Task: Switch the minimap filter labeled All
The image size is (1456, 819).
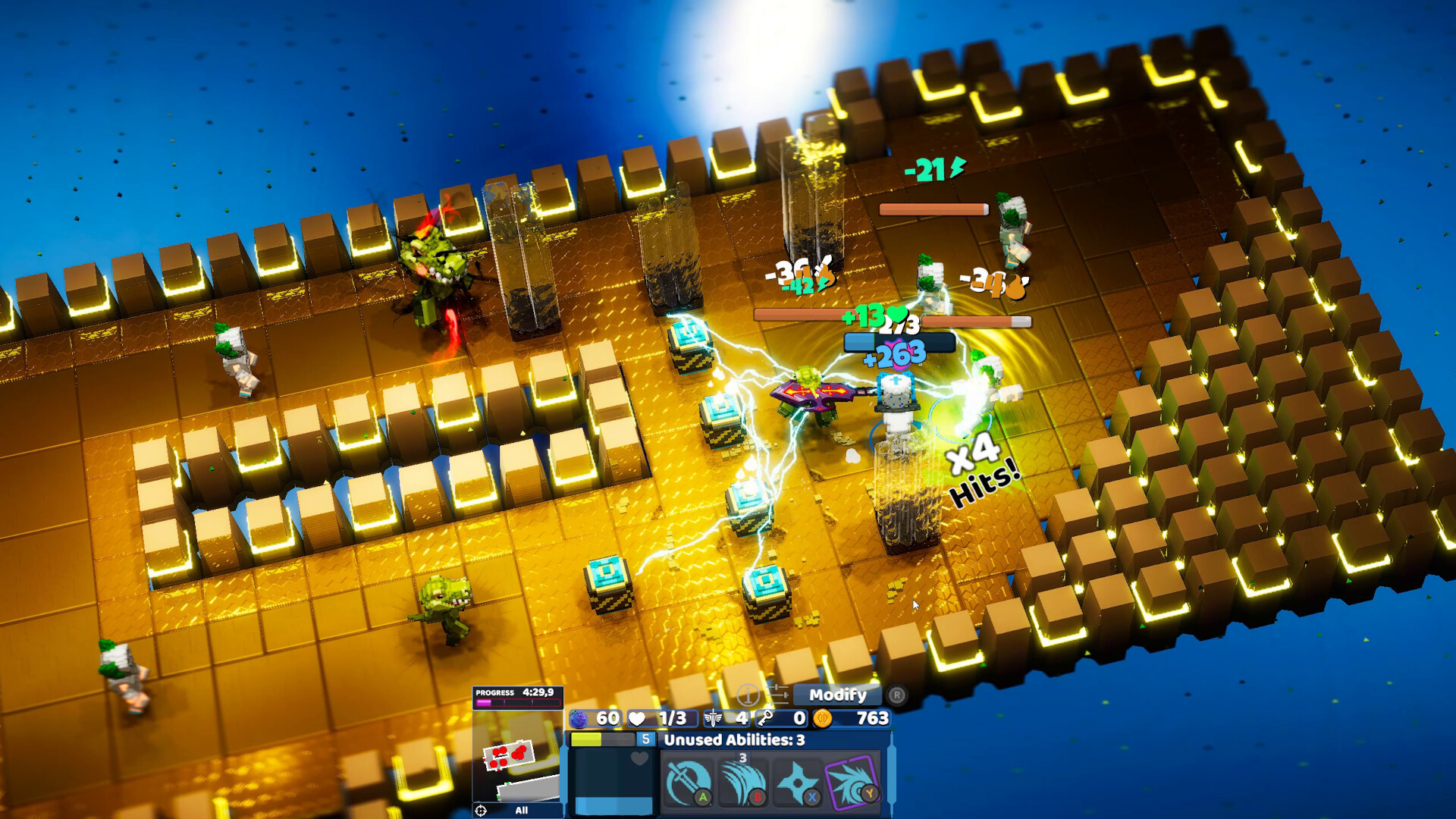Action: [x=522, y=810]
